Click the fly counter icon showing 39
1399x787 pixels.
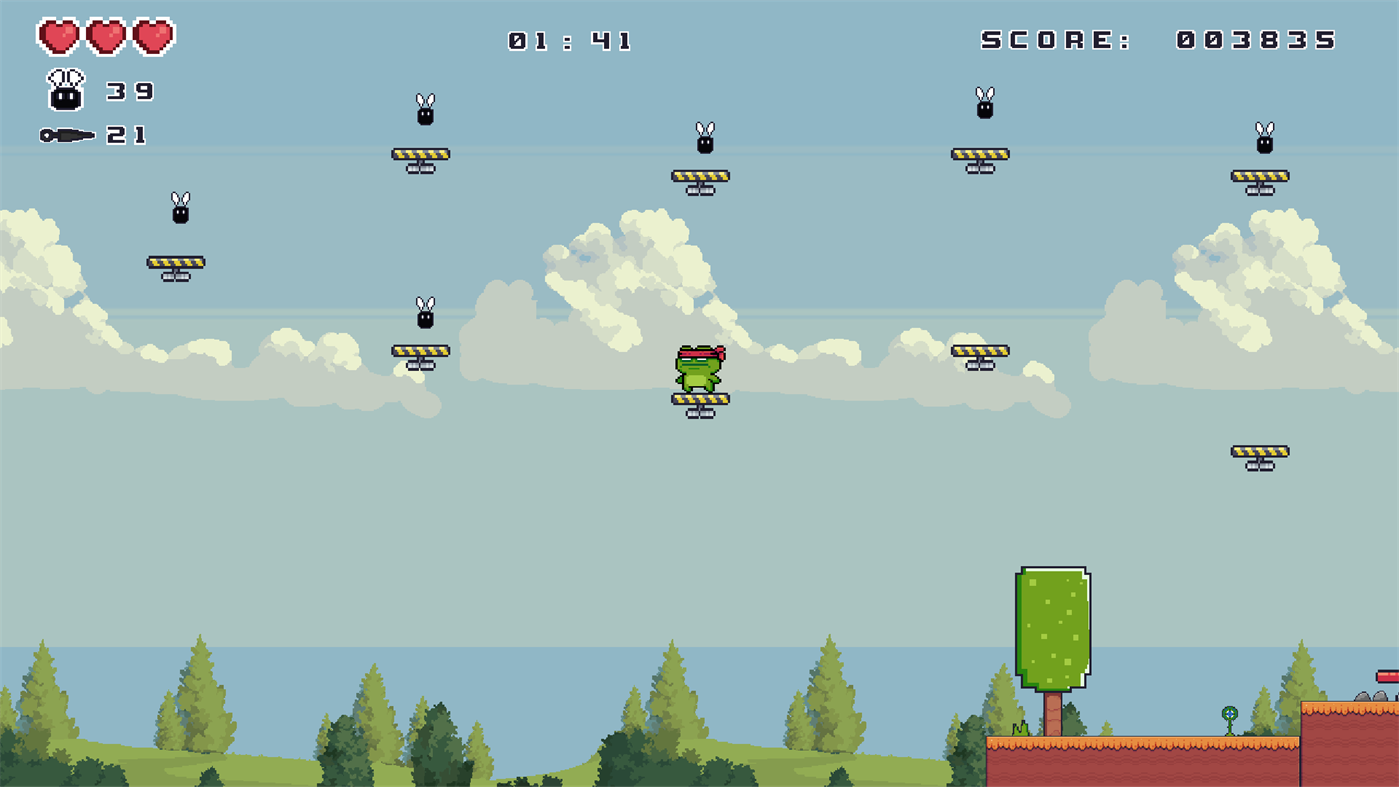(x=63, y=89)
